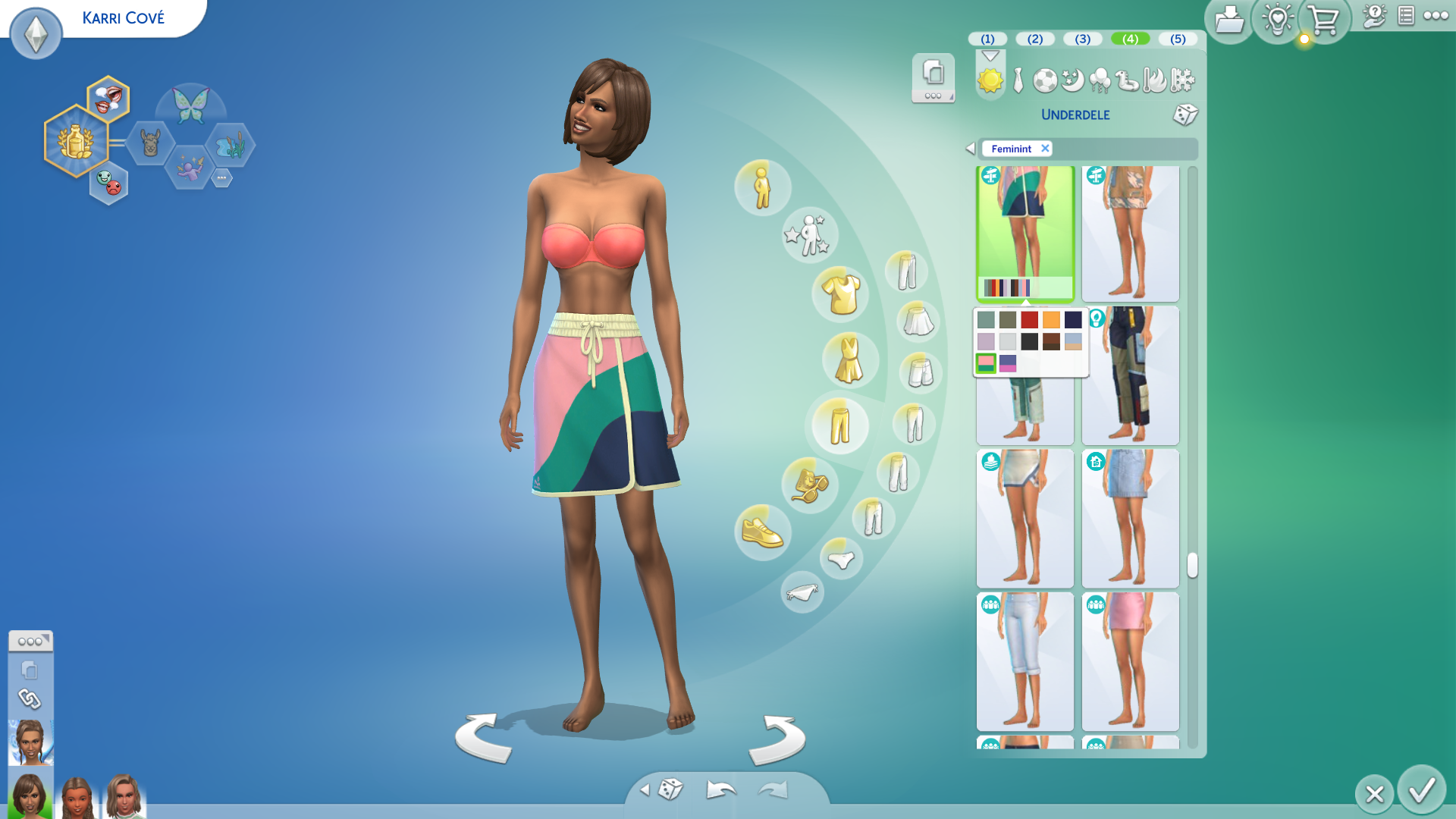Choose the orange color swatch
Image resolution: width=1456 pixels, height=819 pixels.
pos(1051,319)
